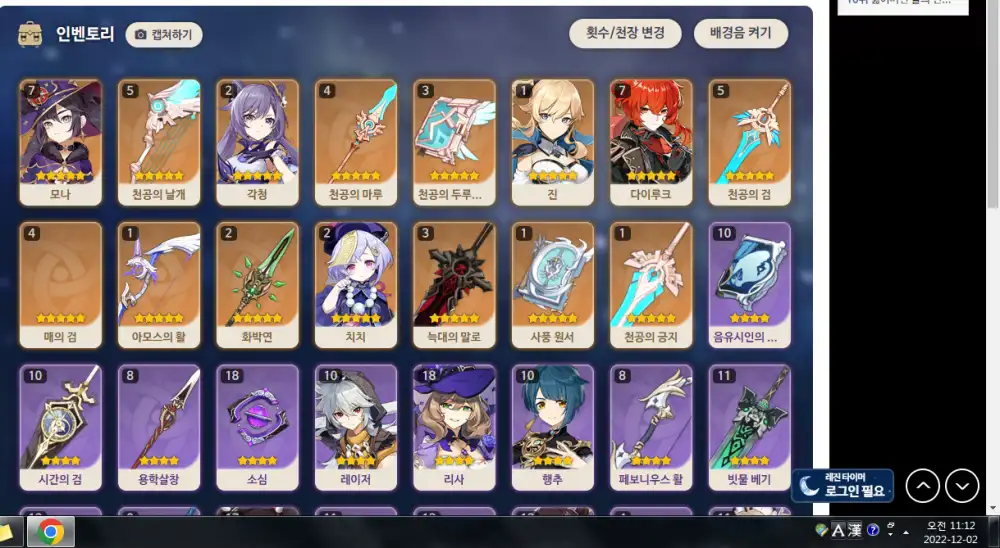The width and height of the screenshot is (1000, 548).
Task: Click the round down-arrow scroll button
Action: click(x=962, y=486)
